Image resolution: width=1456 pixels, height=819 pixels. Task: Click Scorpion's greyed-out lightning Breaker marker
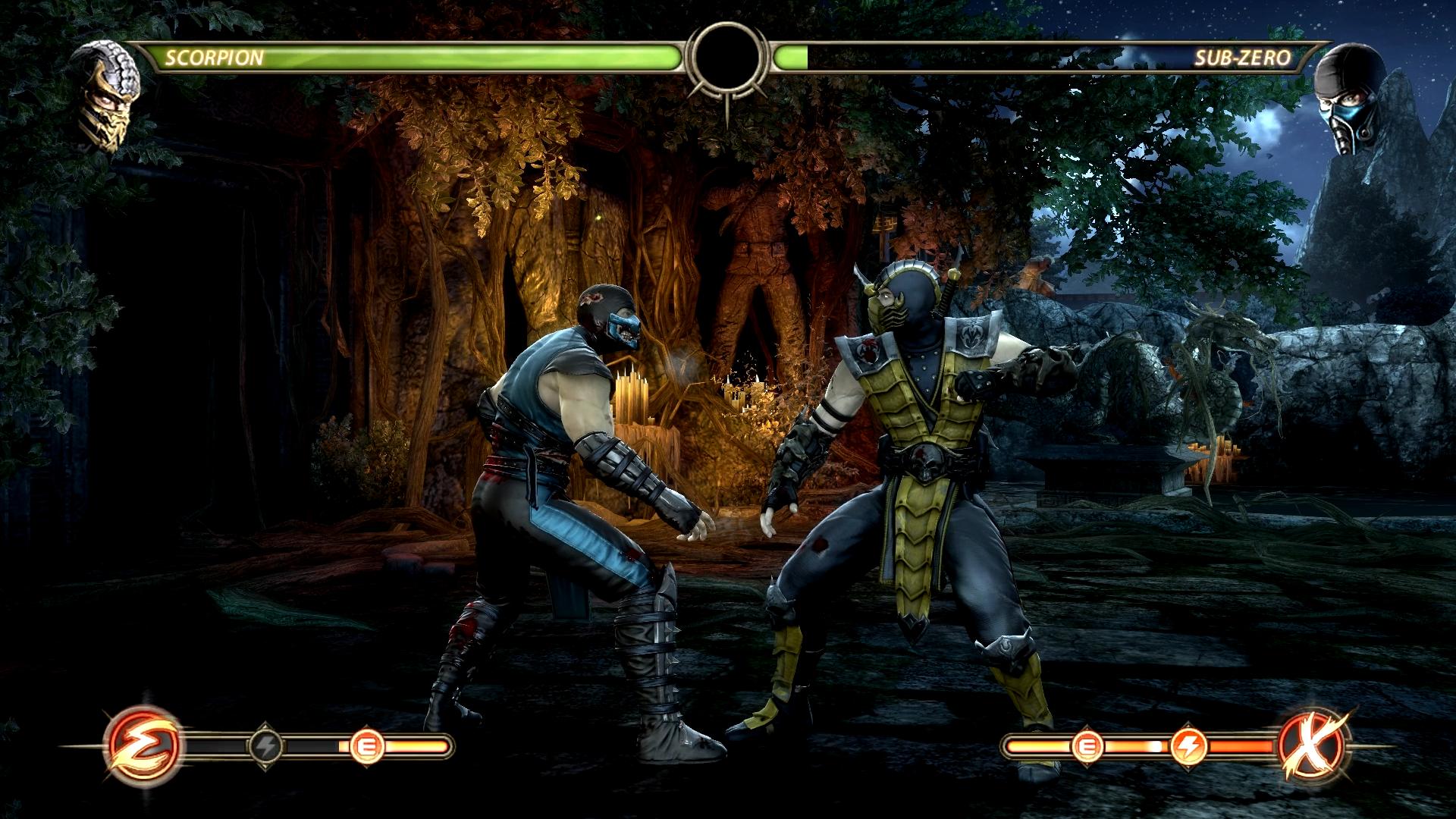[266, 747]
